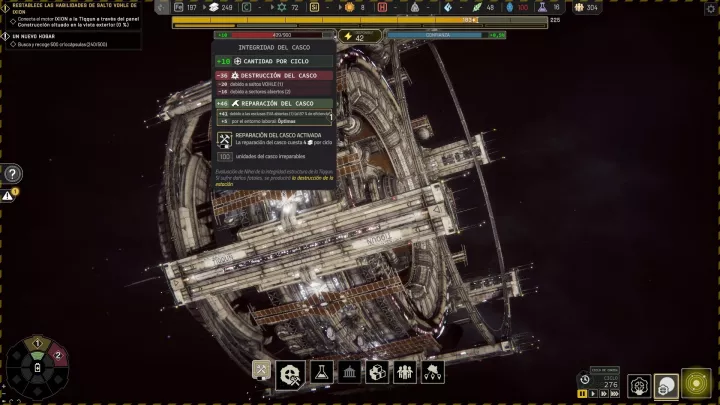Toggle the hull repair activated icon

point(225,139)
